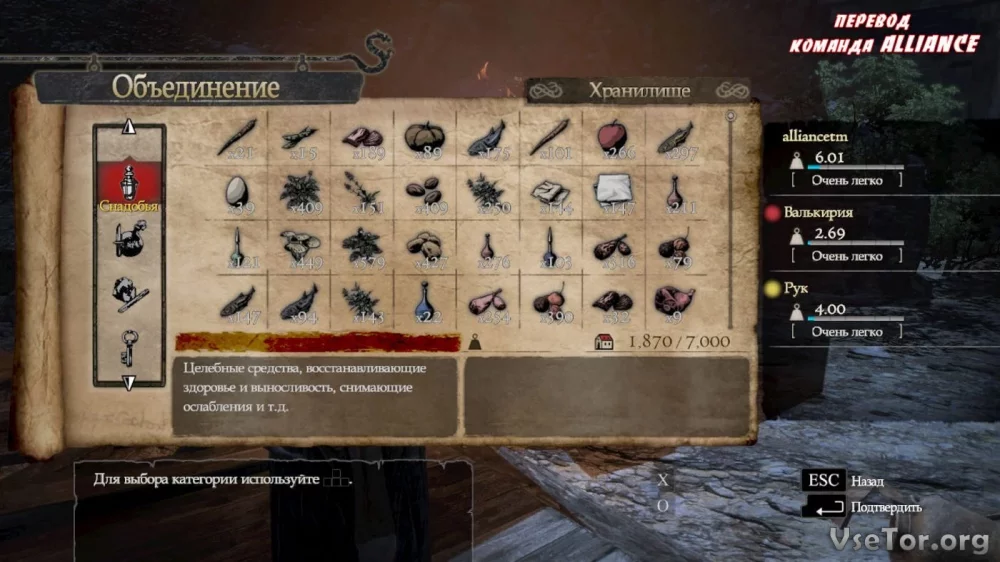Screen dimensions: 1000x562
Task: Select the egg item x39
Action: (238, 191)
